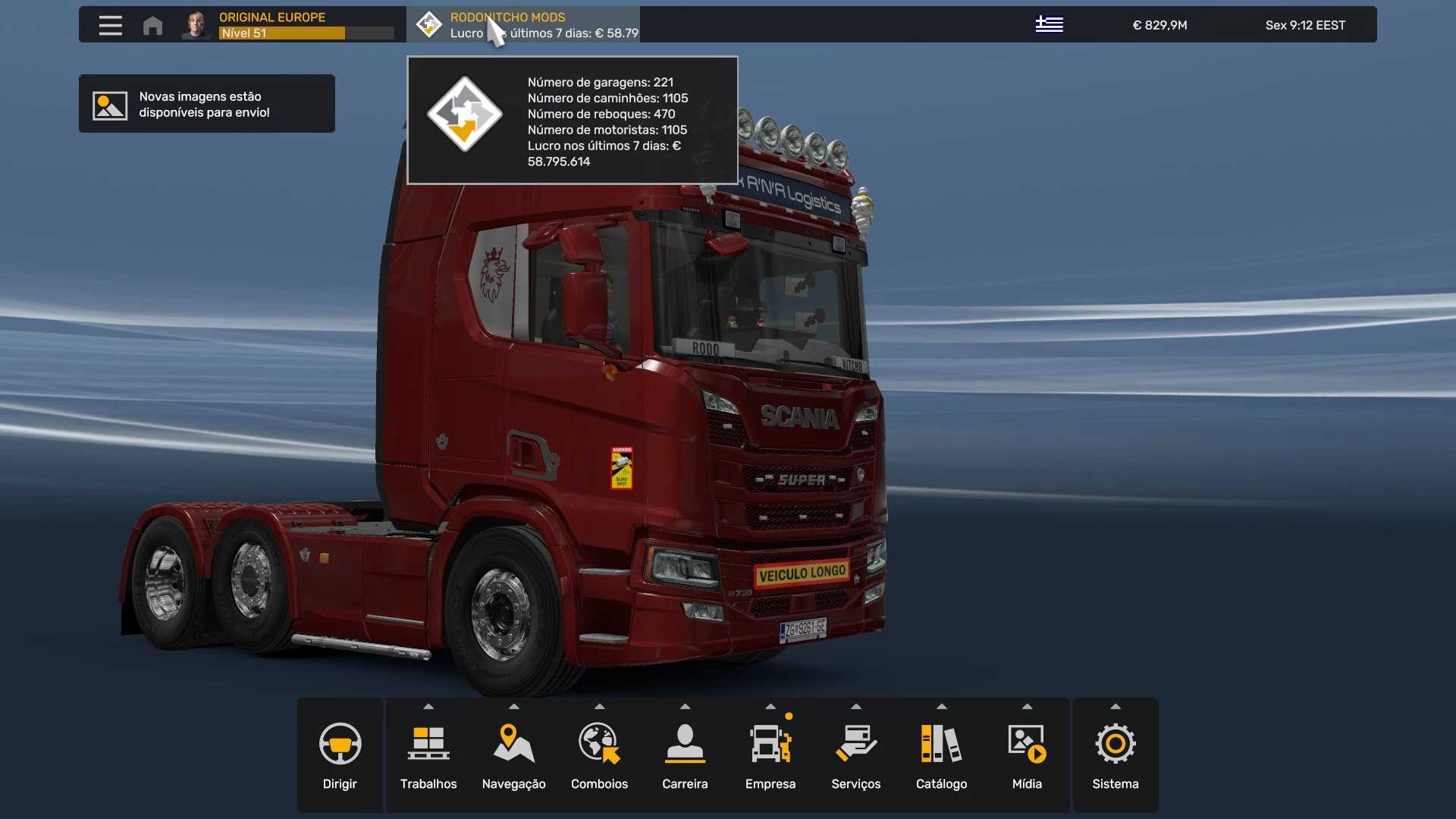Open the Sistema settings gear
Image resolution: width=1456 pixels, height=819 pixels.
coord(1115,755)
